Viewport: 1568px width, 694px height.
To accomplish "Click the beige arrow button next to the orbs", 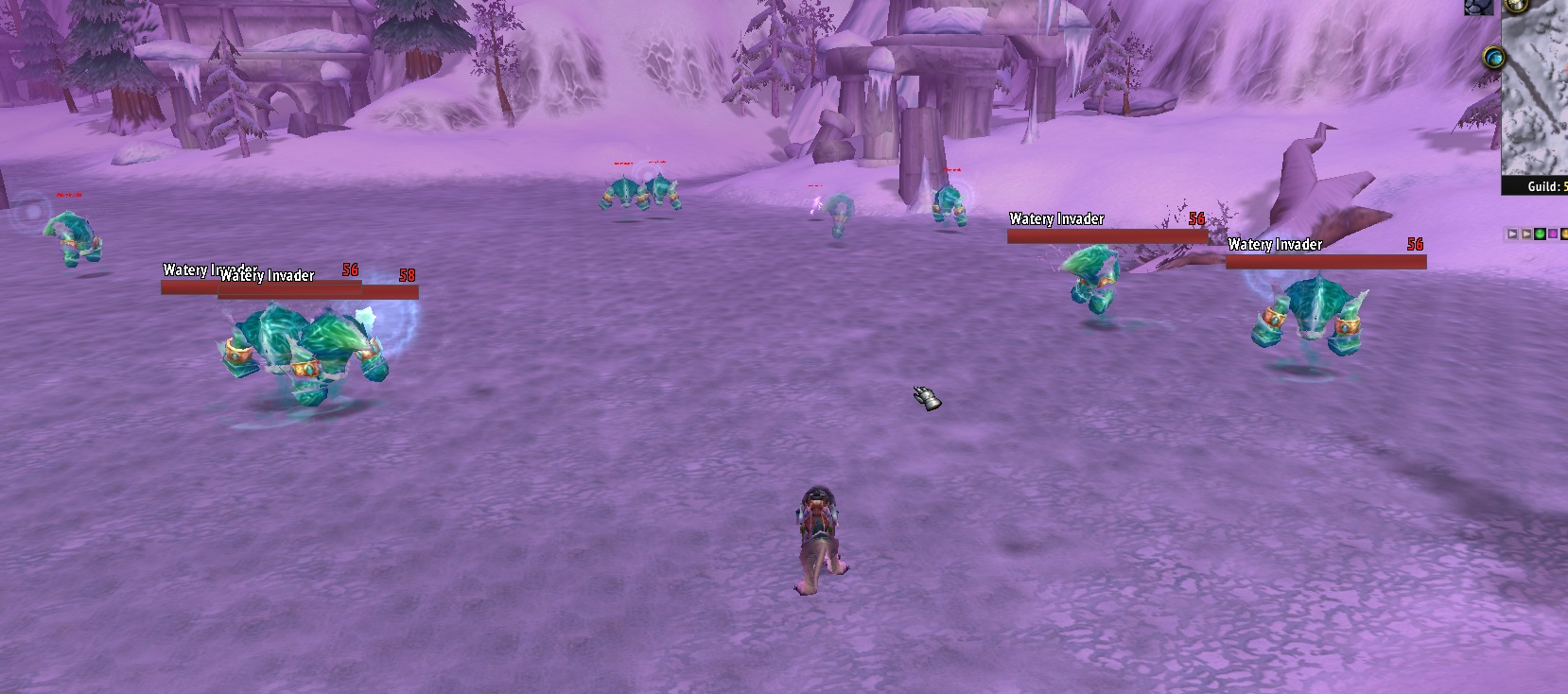I will click(1526, 234).
